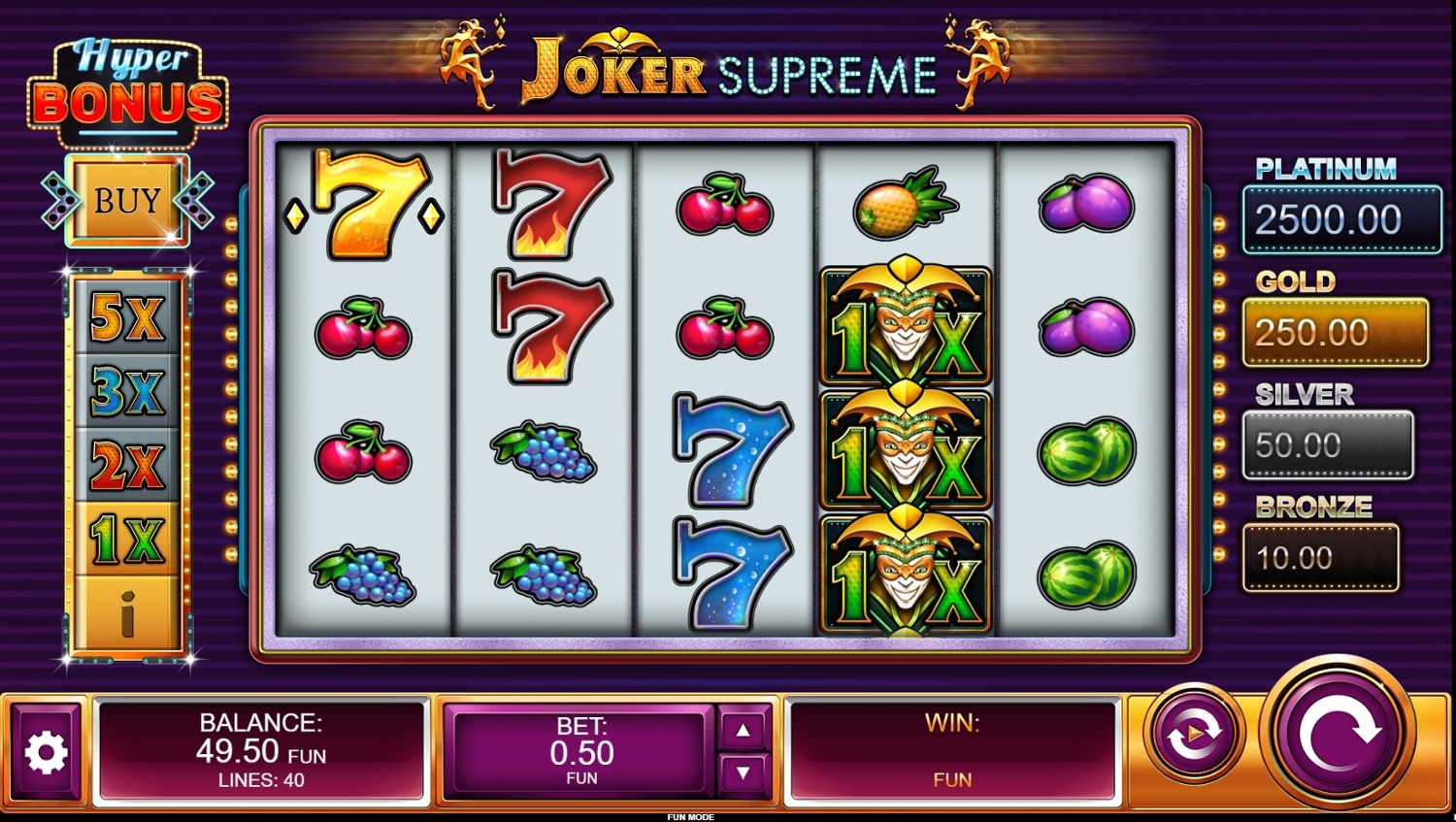Decrease the bet with down arrow
This screenshot has height=822, width=1456.
[x=743, y=773]
